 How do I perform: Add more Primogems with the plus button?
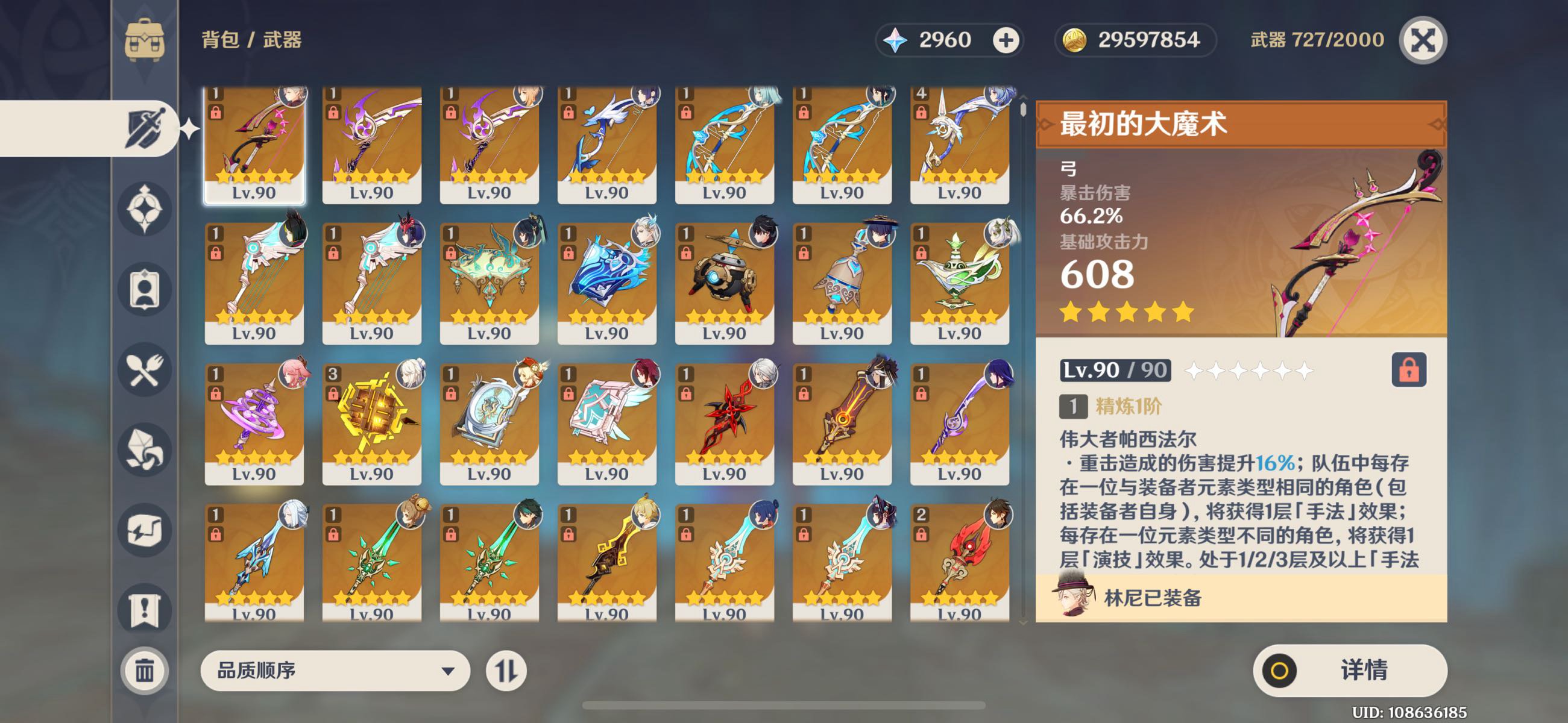1006,40
